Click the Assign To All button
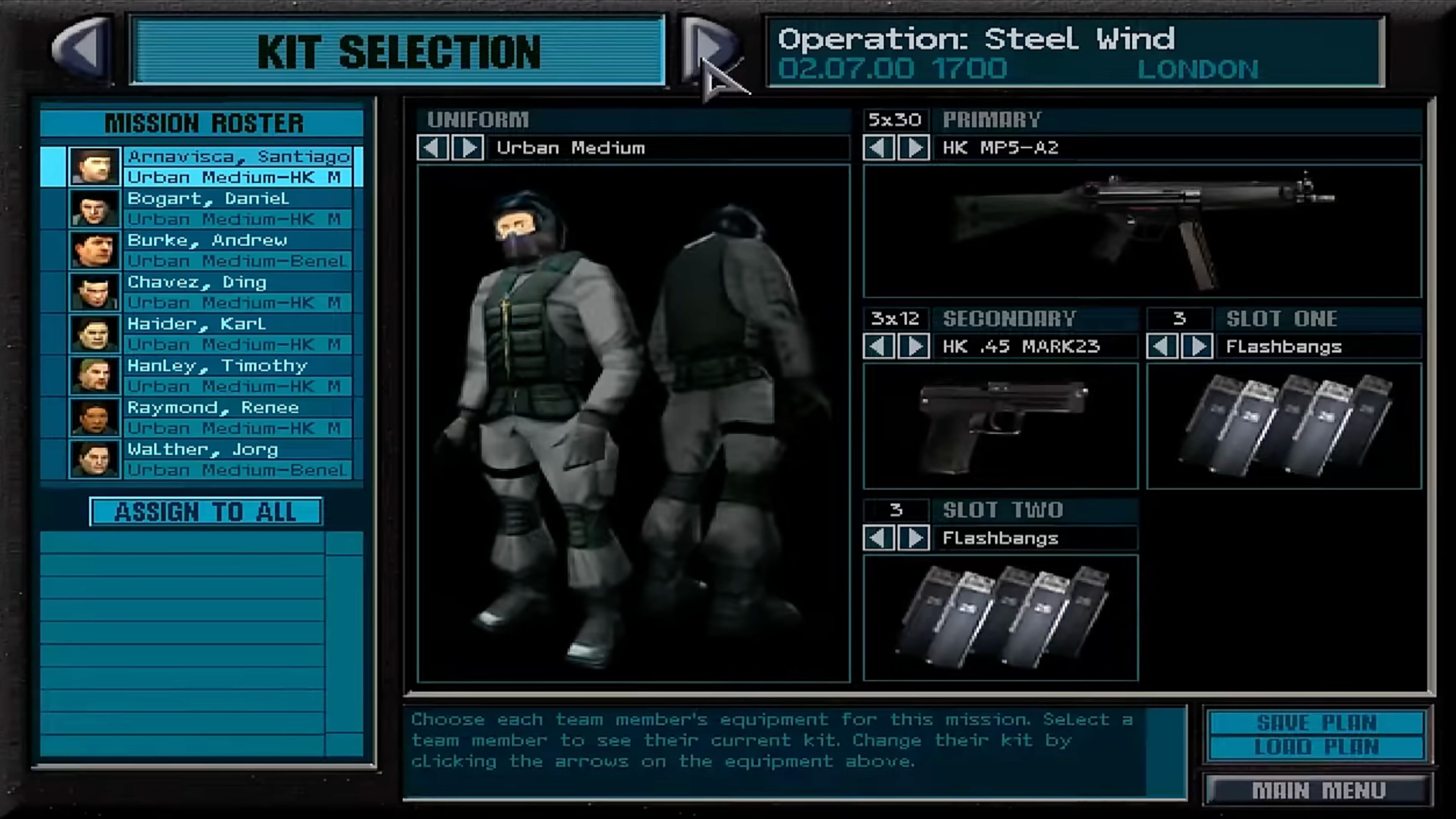The height and width of the screenshot is (819, 1456). pos(206,511)
